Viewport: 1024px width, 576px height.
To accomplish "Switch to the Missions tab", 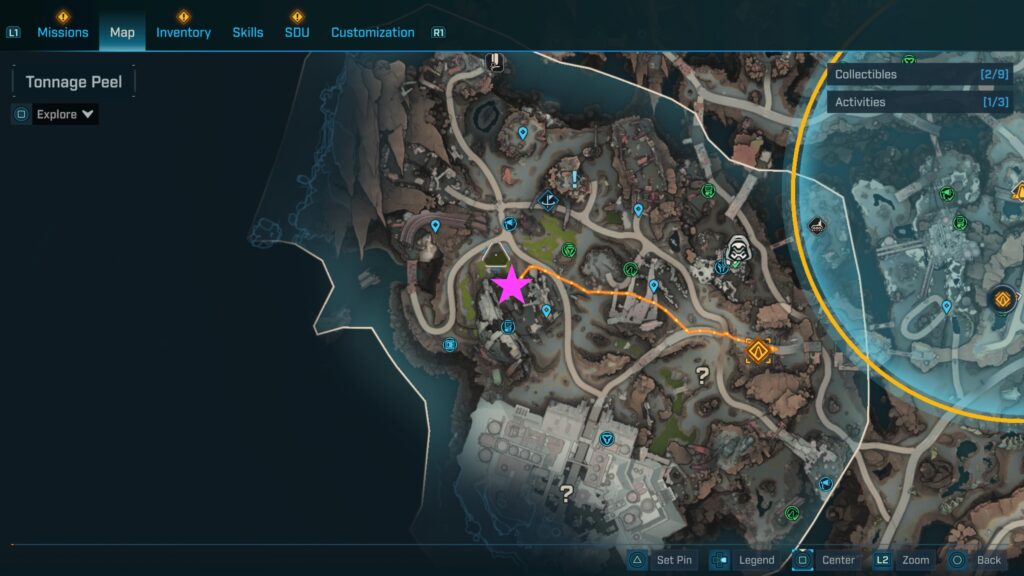I will (63, 32).
